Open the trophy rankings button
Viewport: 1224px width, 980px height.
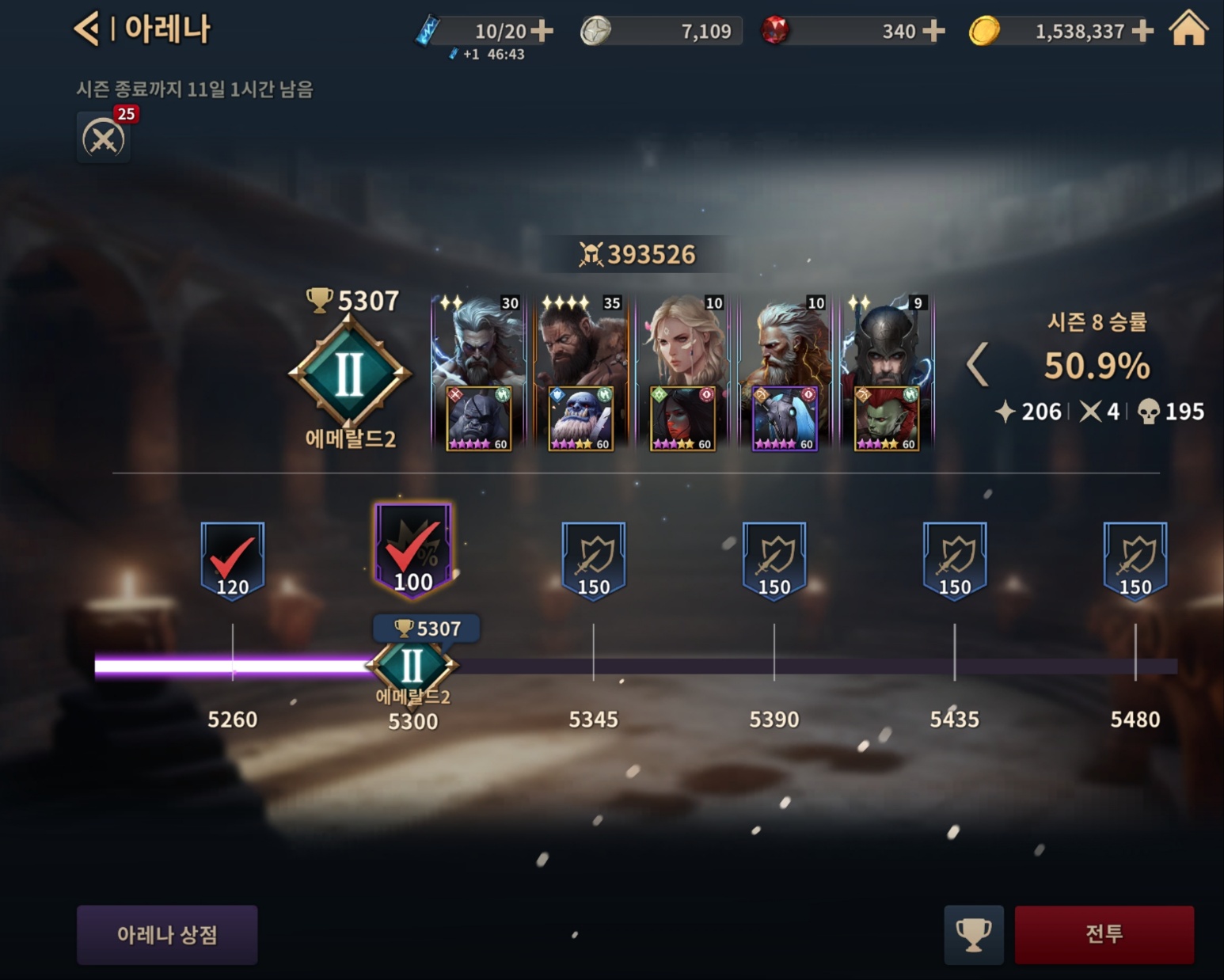coord(974,935)
